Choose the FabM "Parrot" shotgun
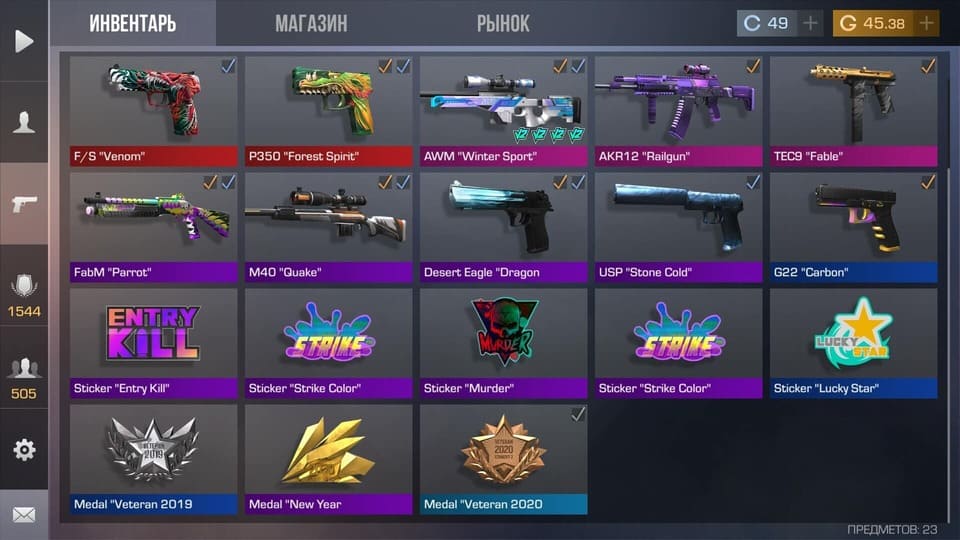The width and height of the screenshot is (960, 540). 153,226
